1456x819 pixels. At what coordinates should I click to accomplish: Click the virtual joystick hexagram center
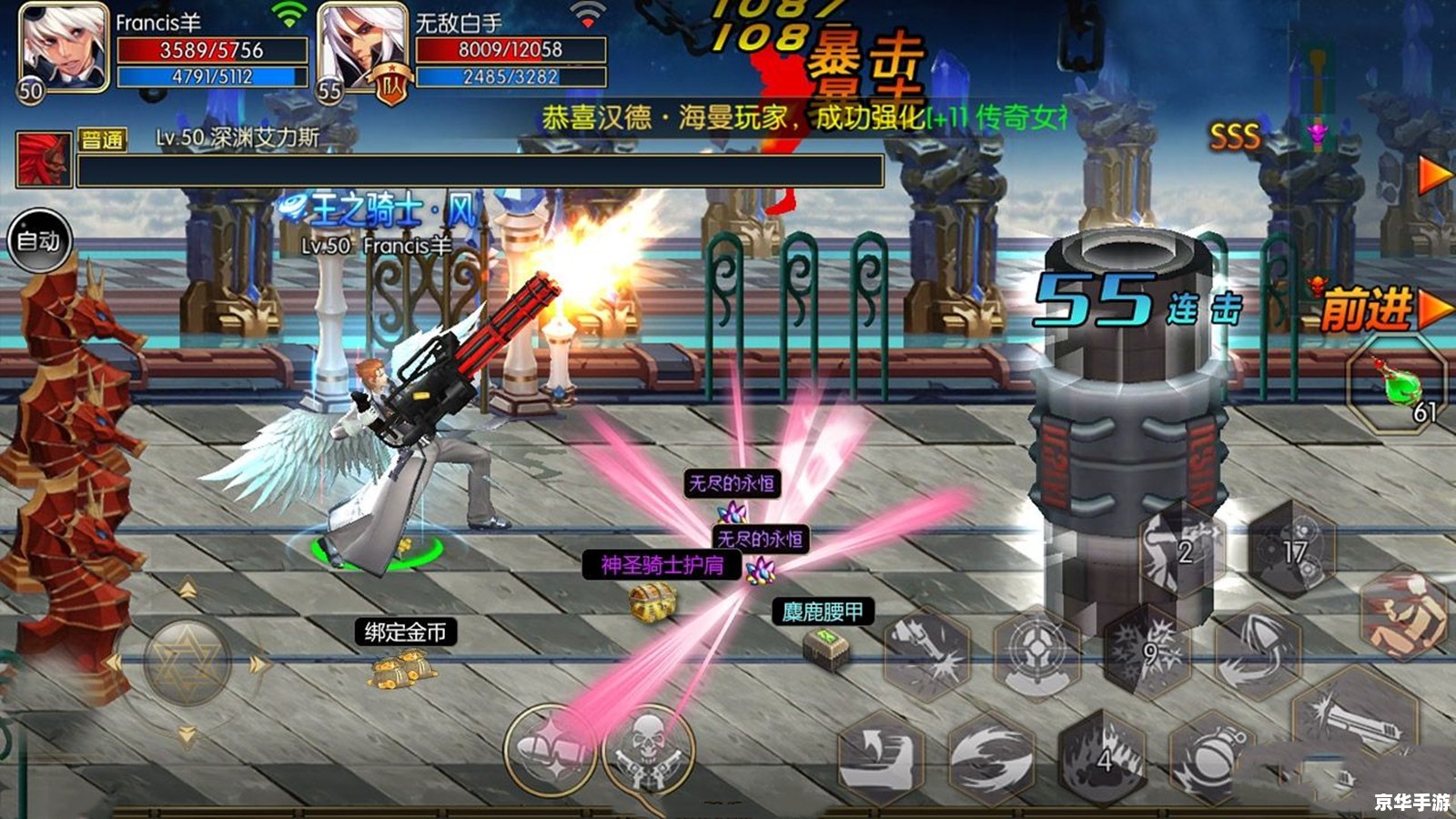[187, 663]
